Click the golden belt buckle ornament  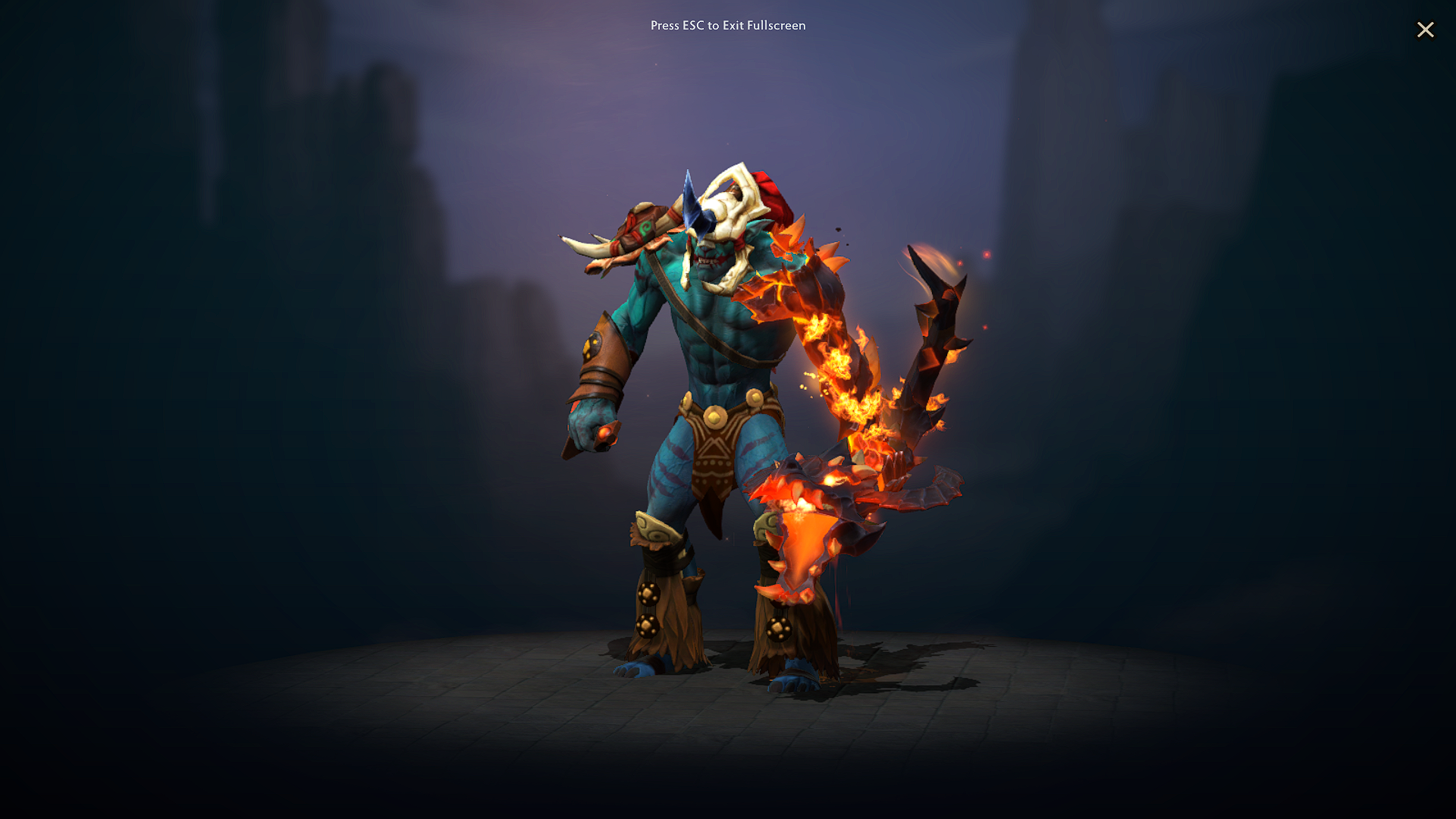717,417
